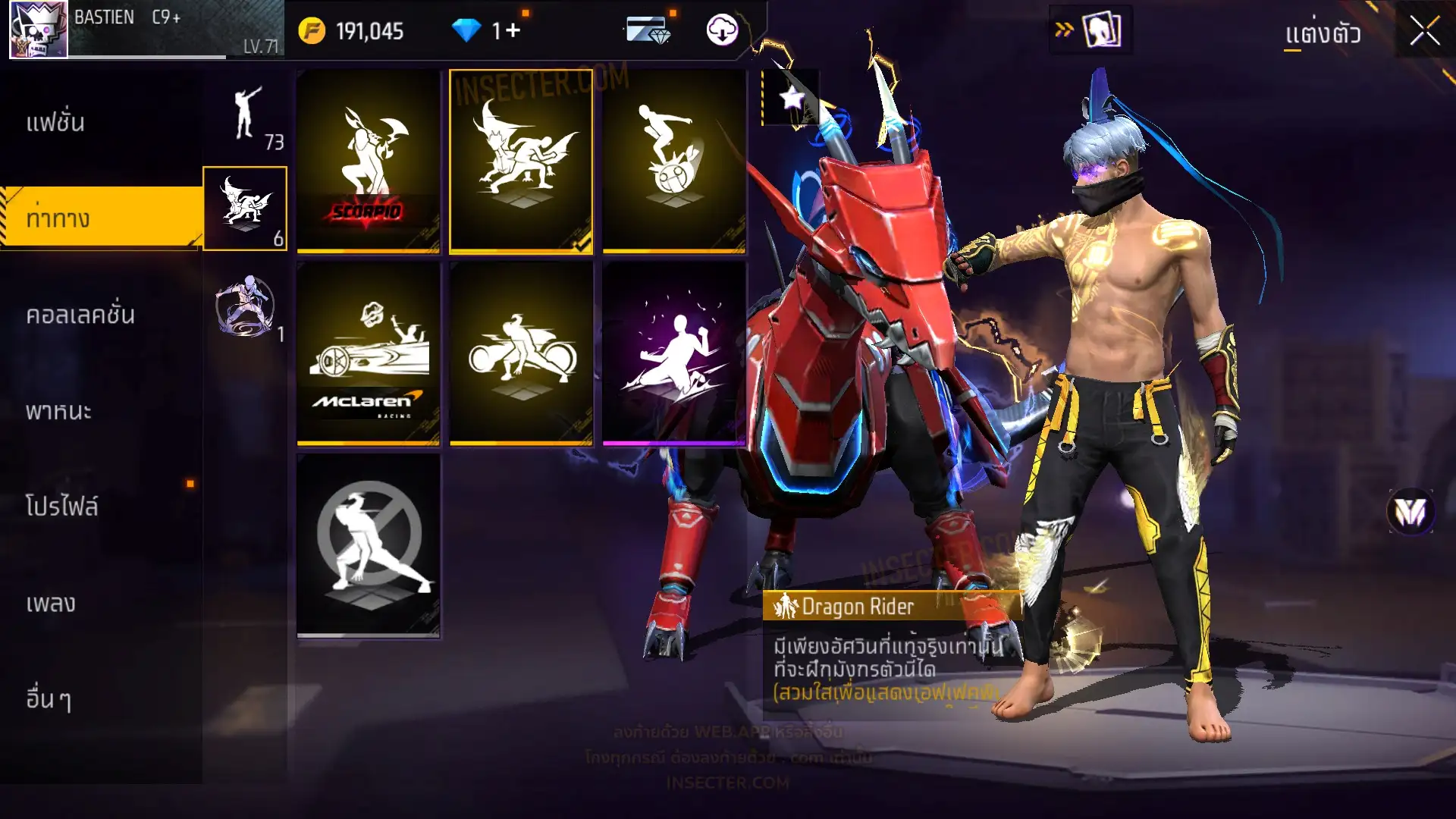Close the dress-up screen with the X
1456x819 pixels.
point(1424,32)
